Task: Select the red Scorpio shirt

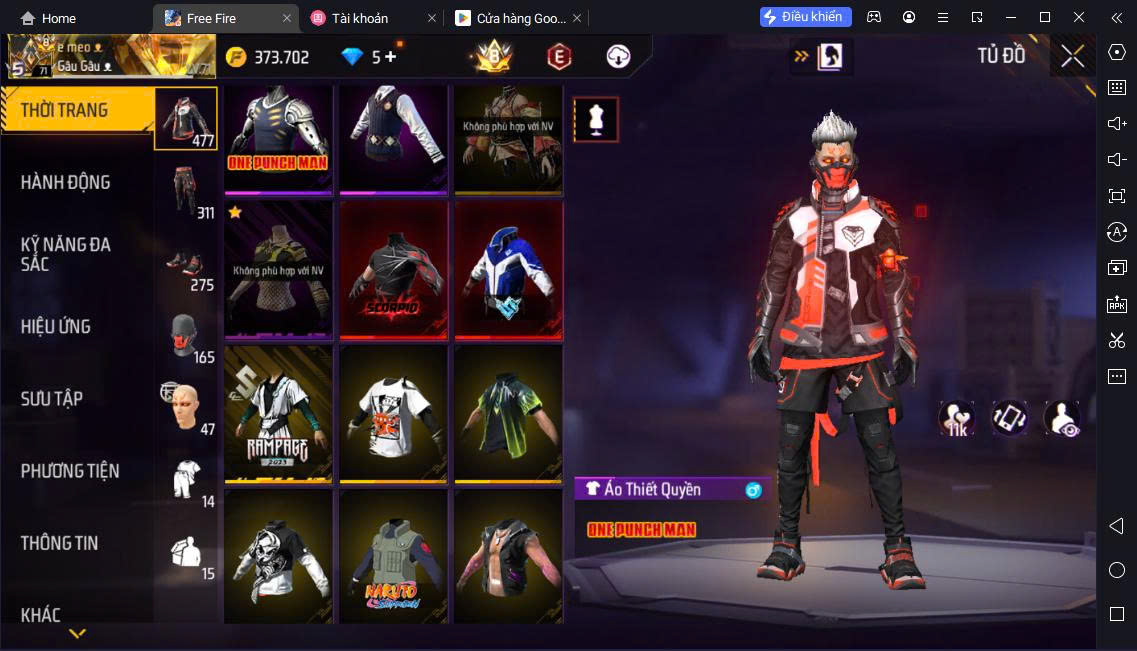Action: [393, 270]
